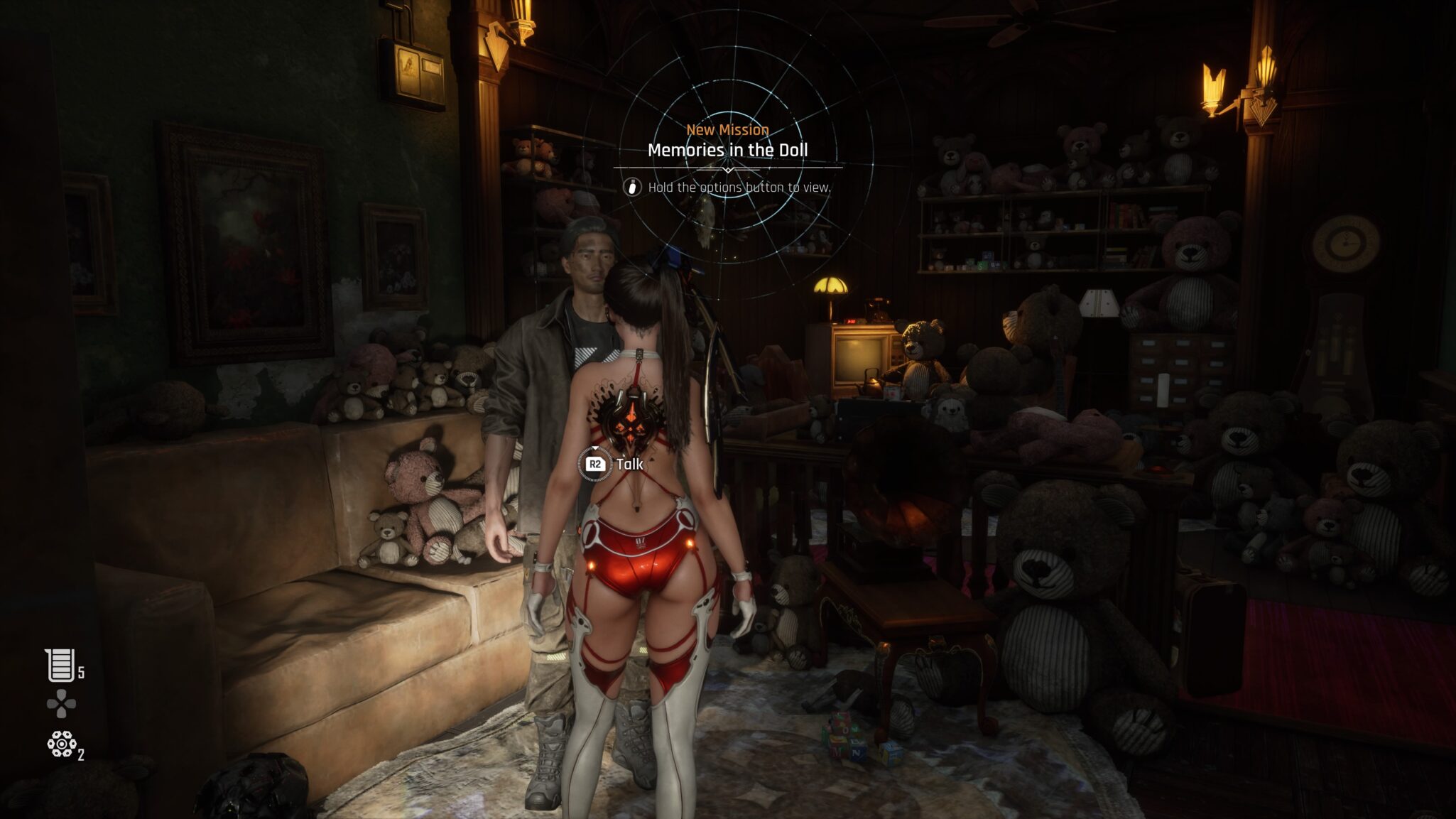Open the Memories in the Doll mission notification

727,150
